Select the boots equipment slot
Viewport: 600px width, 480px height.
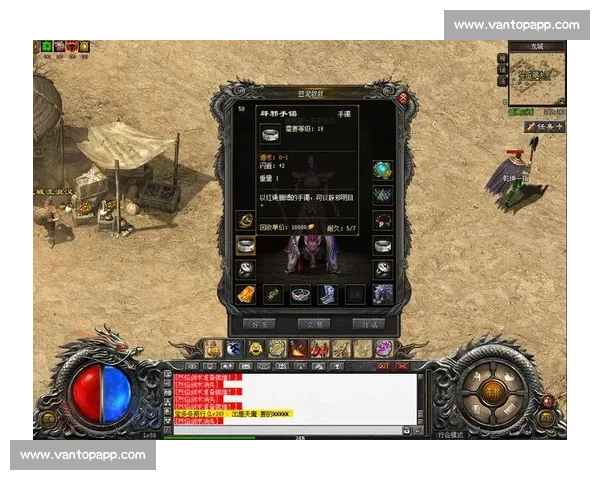[x=327, y=294]
